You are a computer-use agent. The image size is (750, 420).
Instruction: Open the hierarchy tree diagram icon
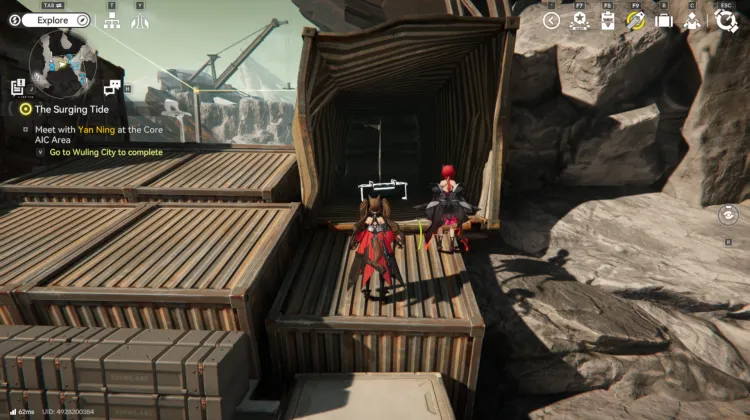(x=112, y=20)
